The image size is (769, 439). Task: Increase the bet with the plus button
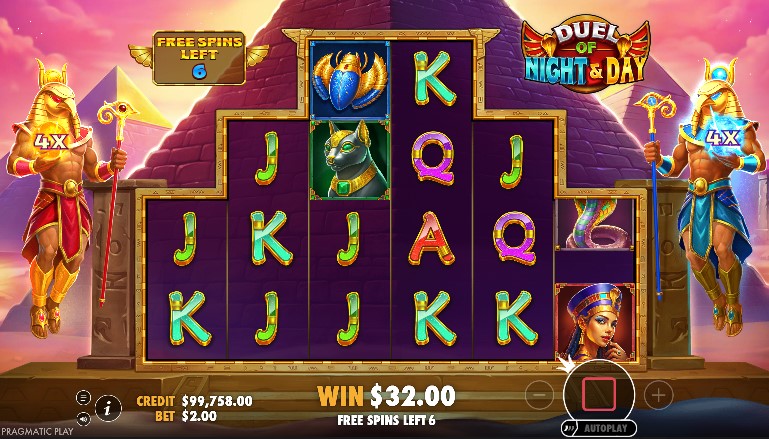(658, 395)
